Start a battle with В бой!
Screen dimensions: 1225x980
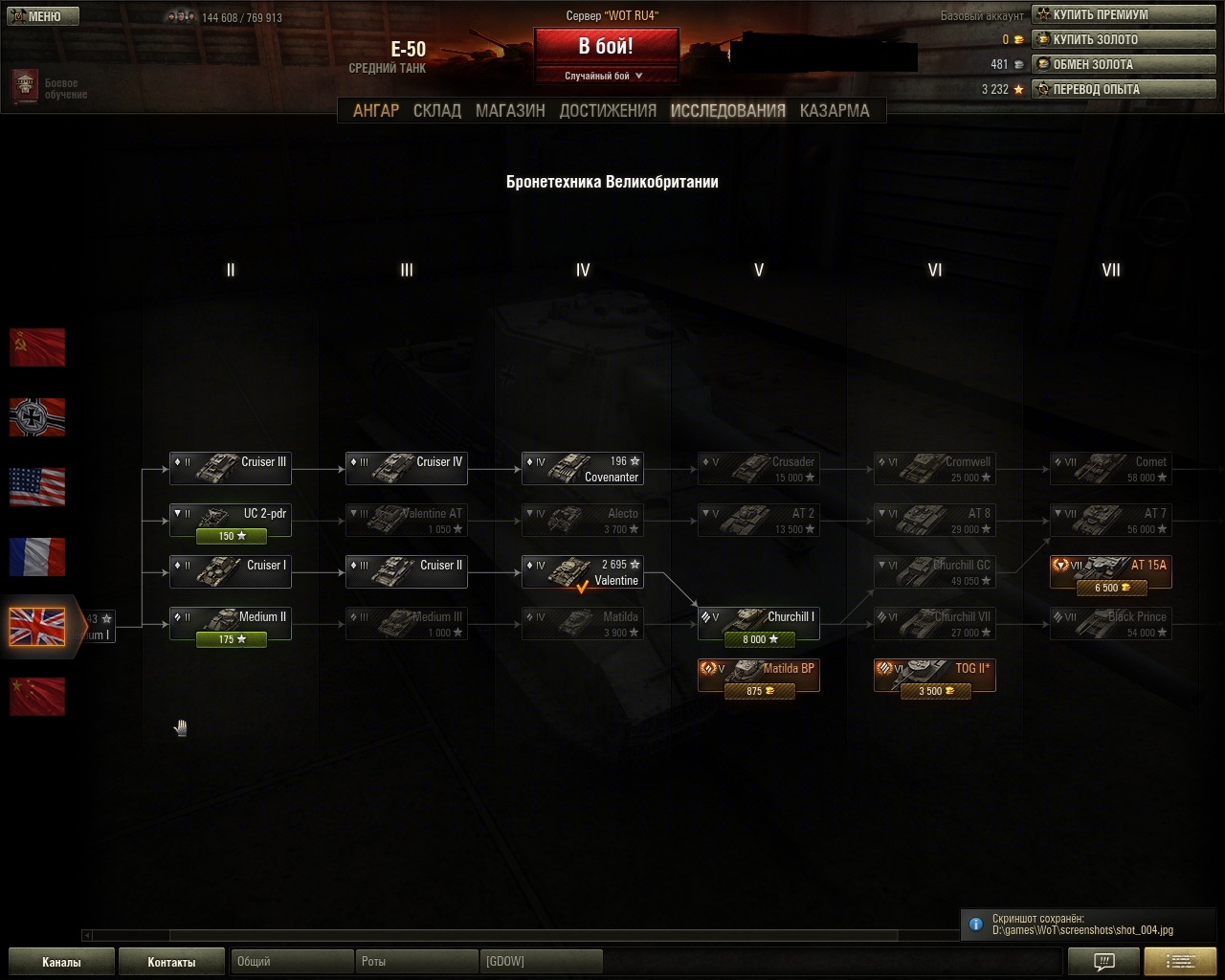click(606, 47)
